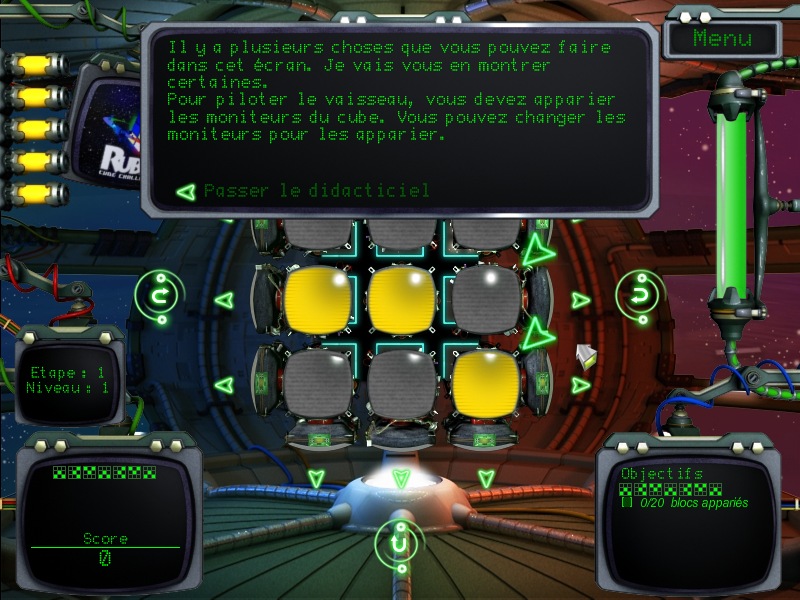Viewport: 800px width, 600px height.
Task: Select gray monitor at bottom row's left end
Action: [x=317, y=384]
